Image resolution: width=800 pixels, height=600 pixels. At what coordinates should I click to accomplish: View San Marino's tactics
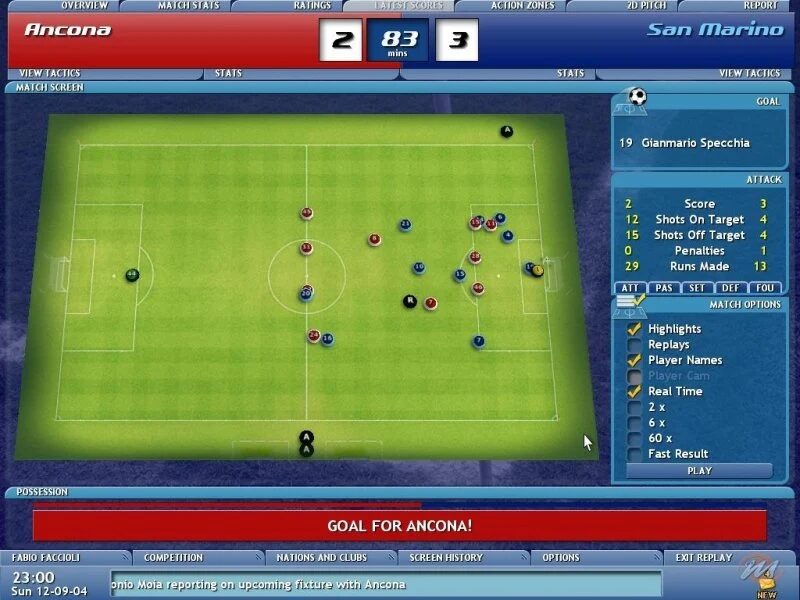pos(749,73)
